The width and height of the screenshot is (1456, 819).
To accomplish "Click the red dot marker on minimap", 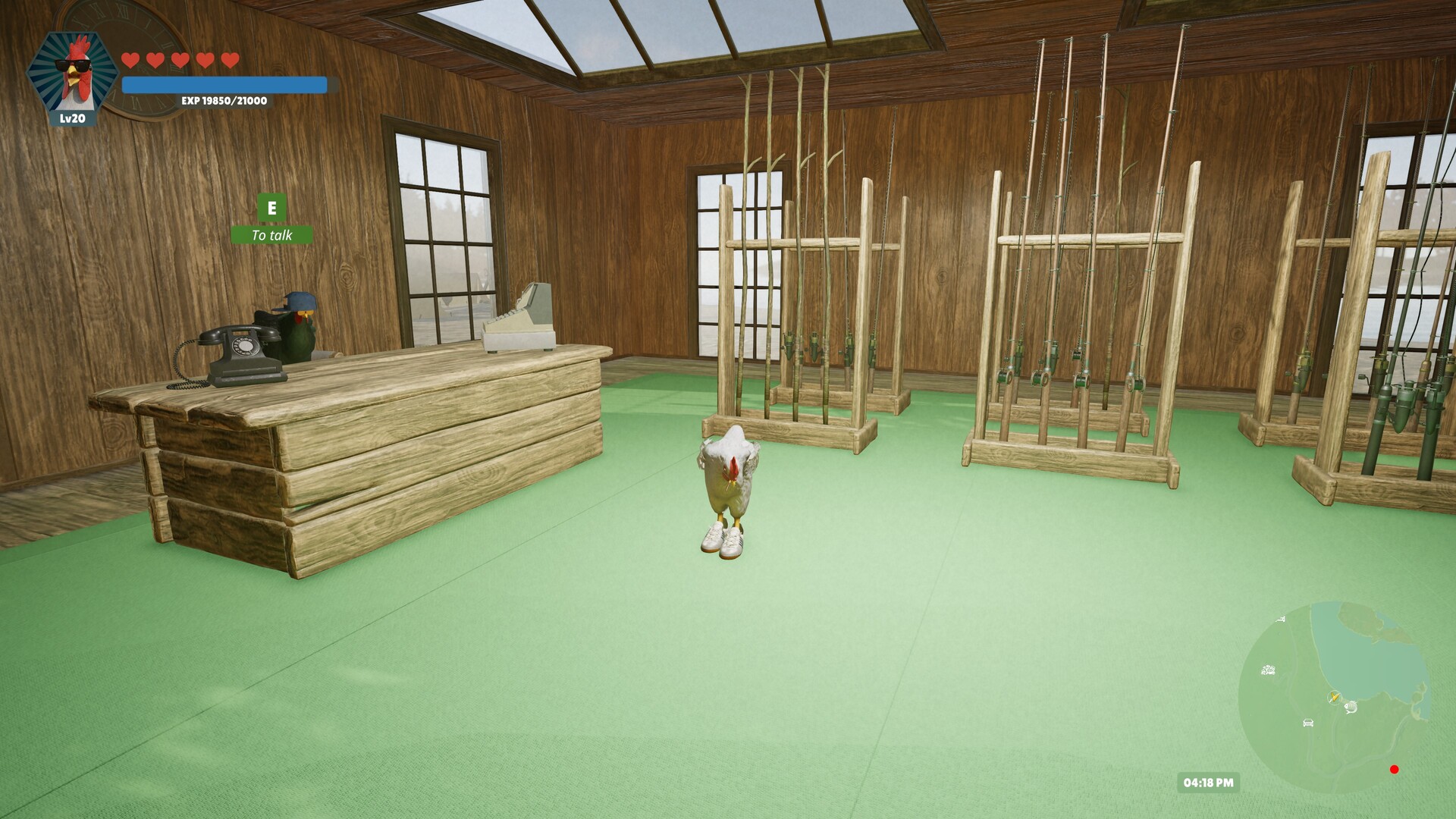I will (1395, 770).
